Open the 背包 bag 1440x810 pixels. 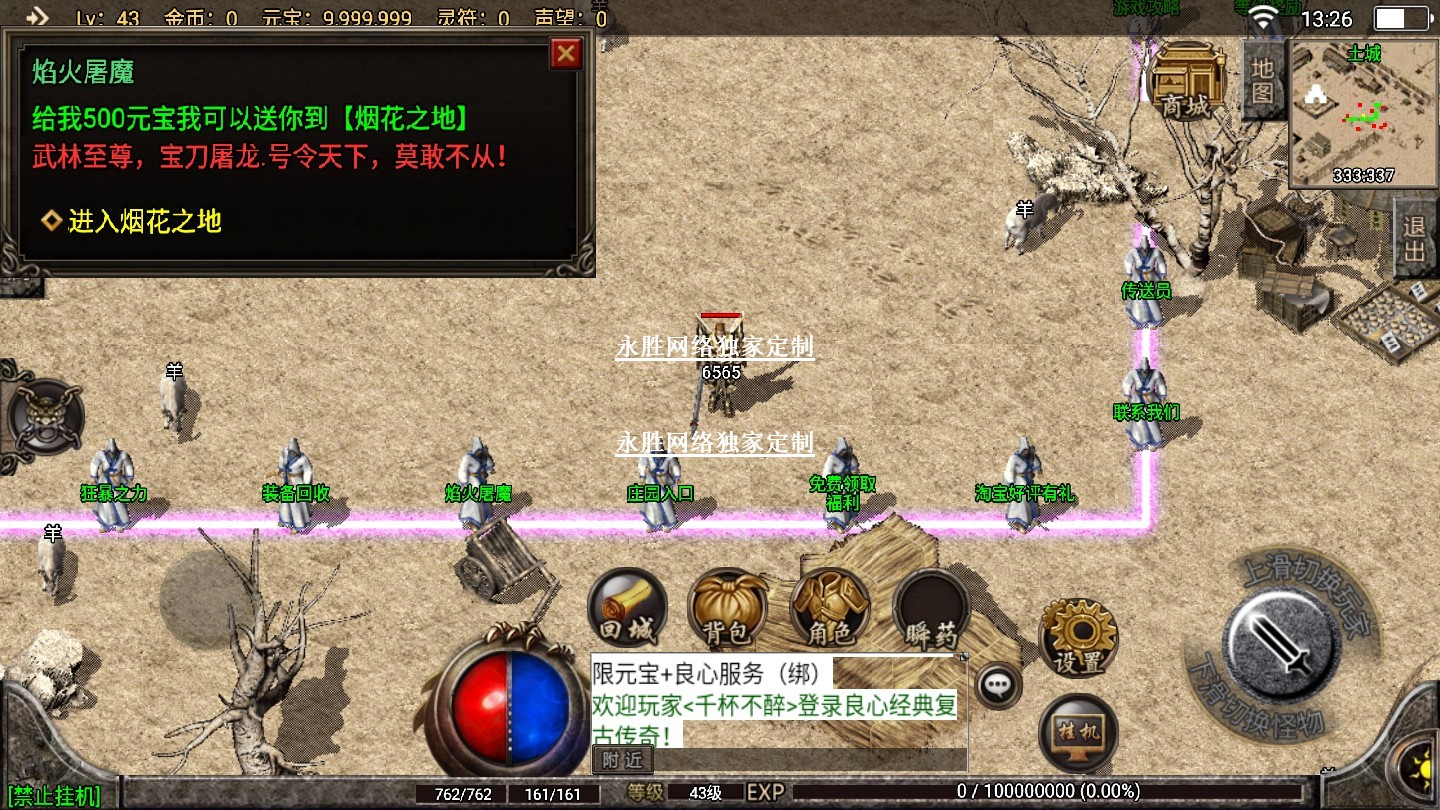pyautogui.click(x=727, y=609)
